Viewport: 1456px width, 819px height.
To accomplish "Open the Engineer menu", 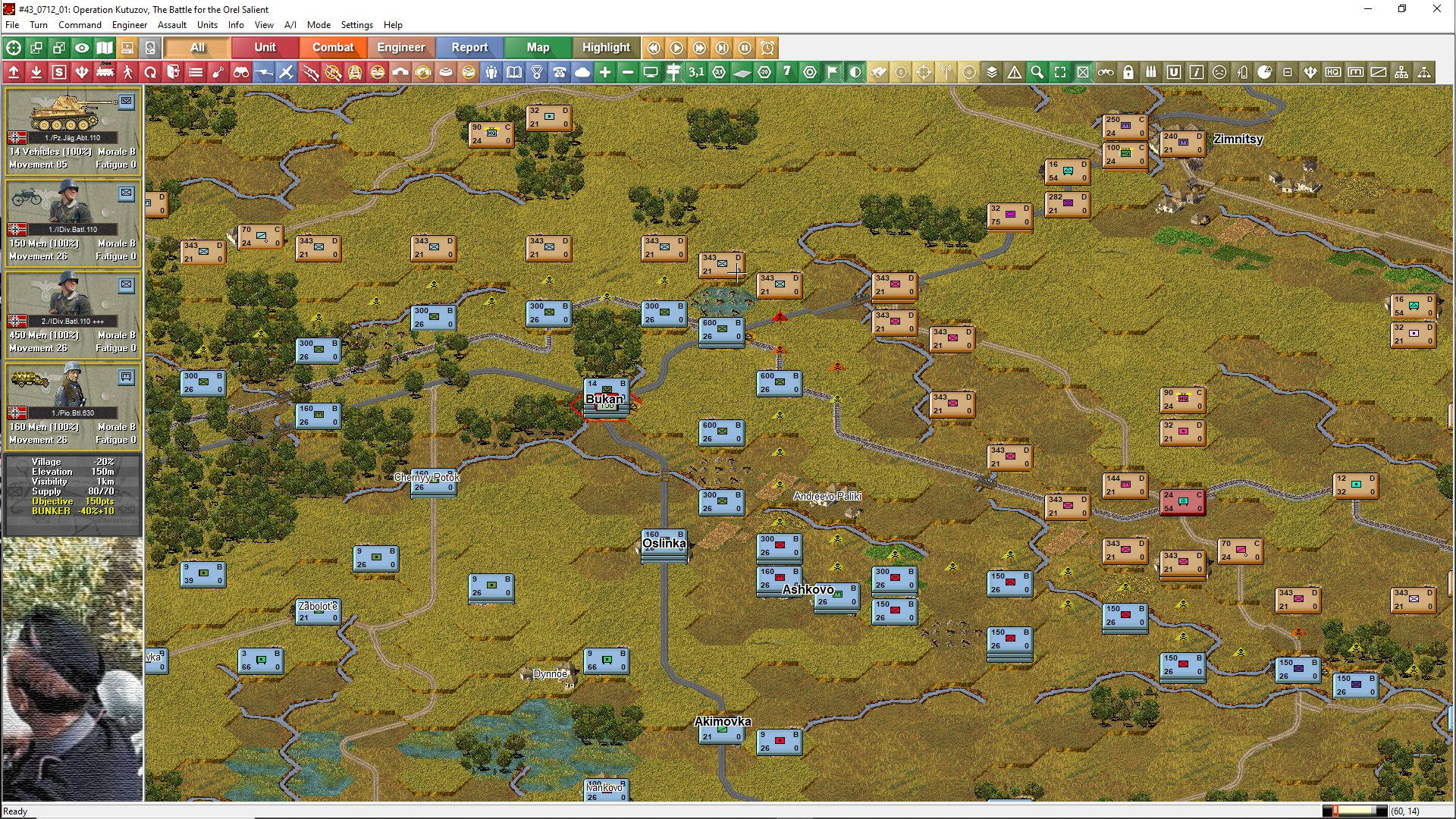I will click(x=129, y=25).
